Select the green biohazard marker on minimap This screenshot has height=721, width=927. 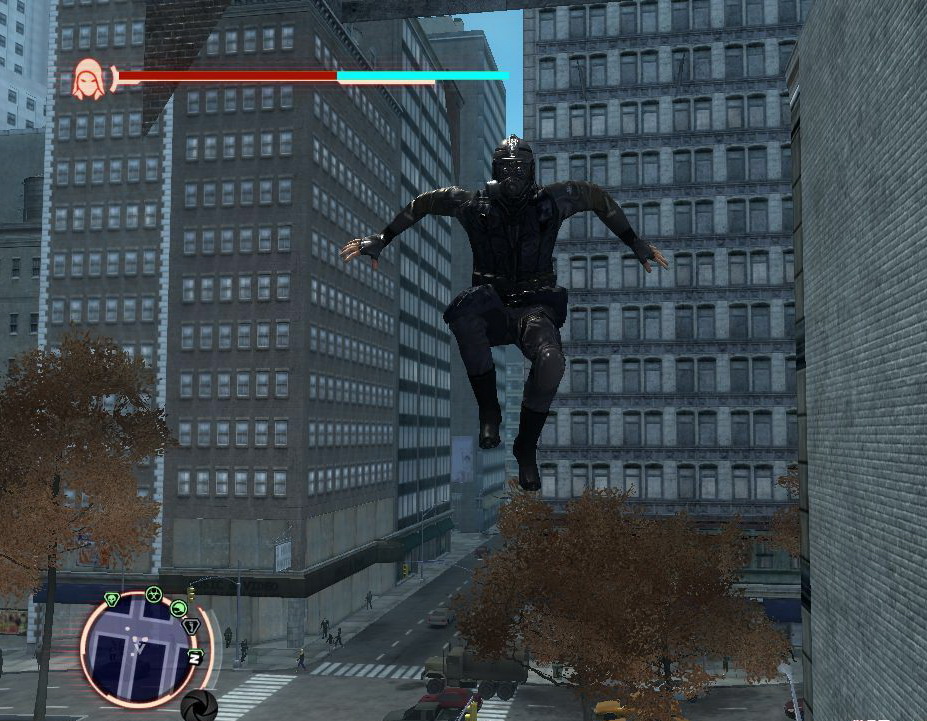153,594
